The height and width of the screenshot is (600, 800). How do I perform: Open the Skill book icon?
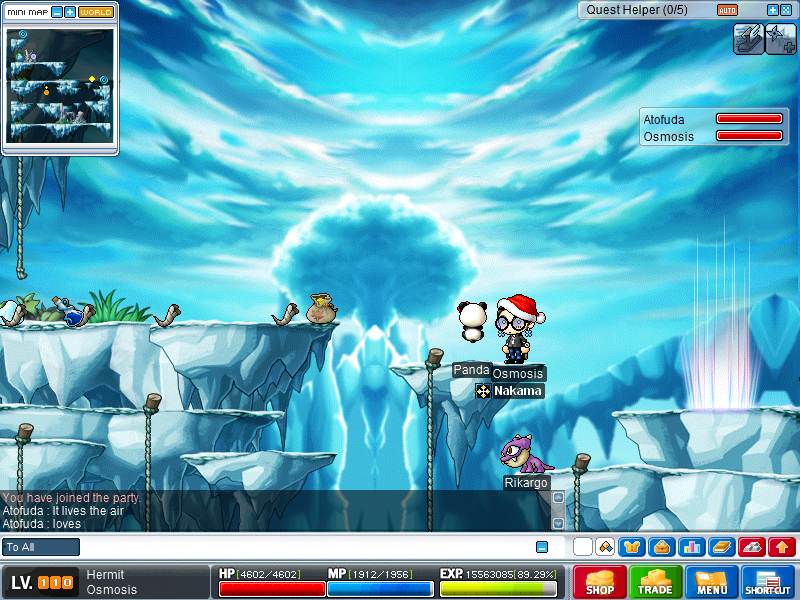tap(721, 547)
